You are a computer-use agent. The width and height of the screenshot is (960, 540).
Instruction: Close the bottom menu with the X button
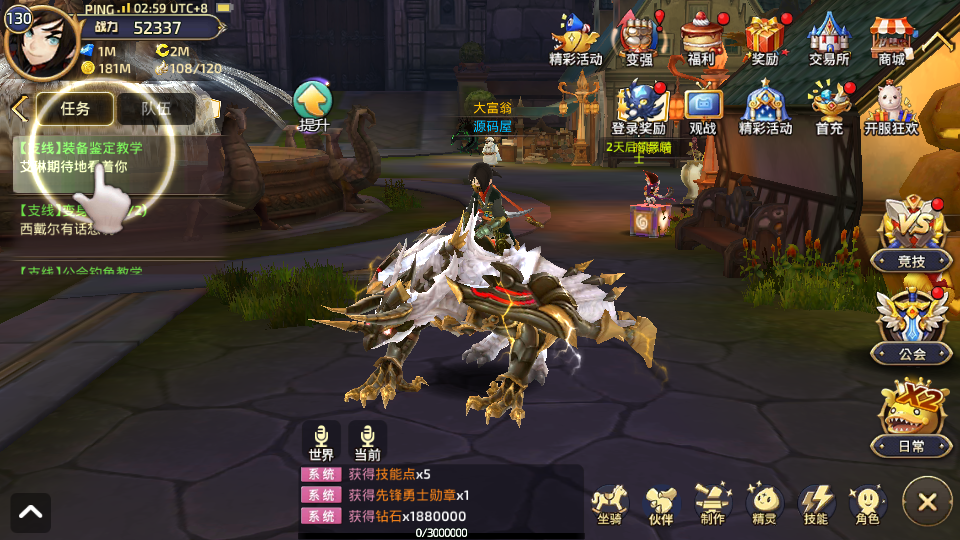(x=927, y=502)
